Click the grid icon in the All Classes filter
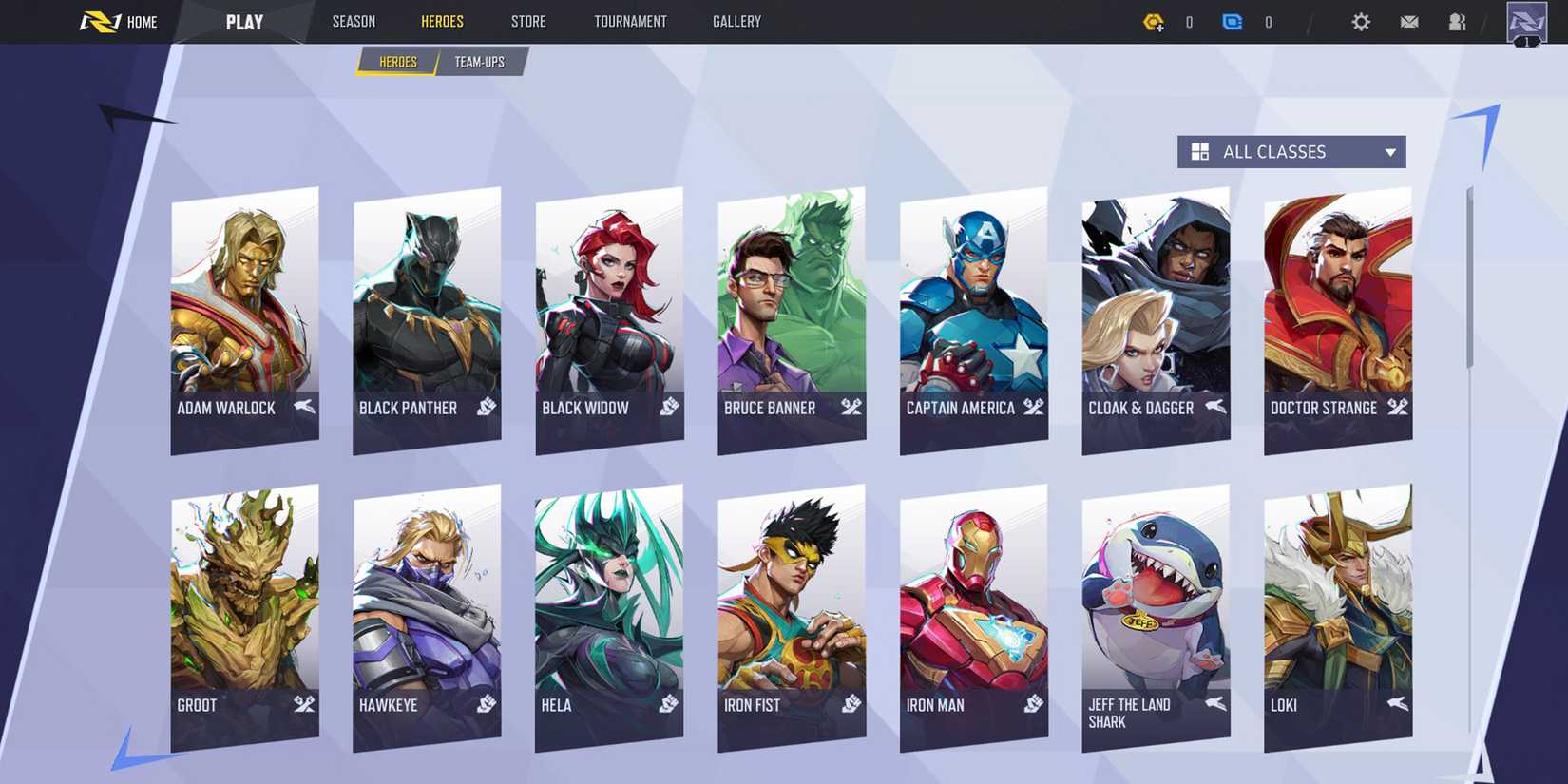This screenshot has height=784, width=1568. [1200, 151]
